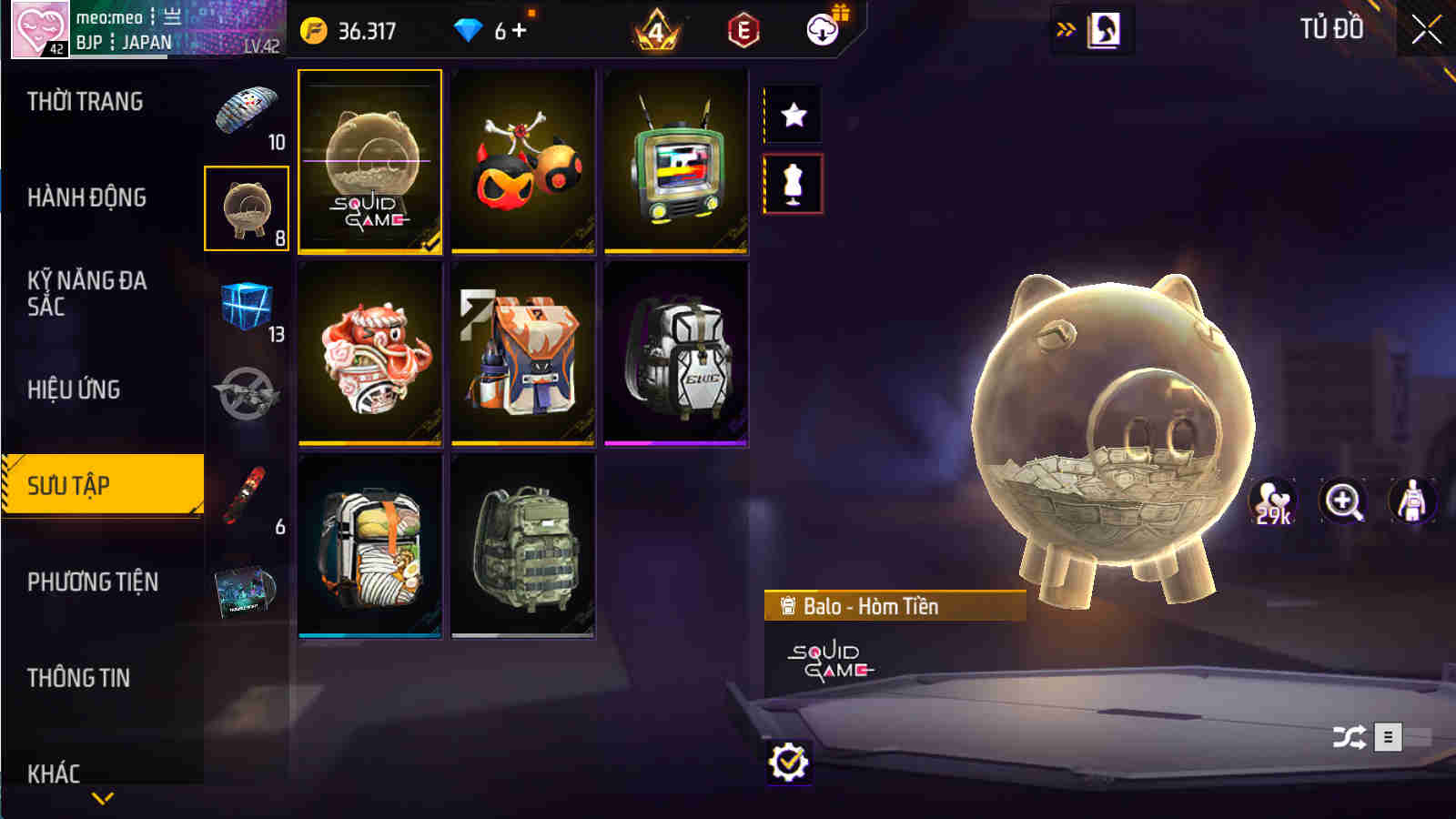Toggle the star favorites filter

coord(794,116)
